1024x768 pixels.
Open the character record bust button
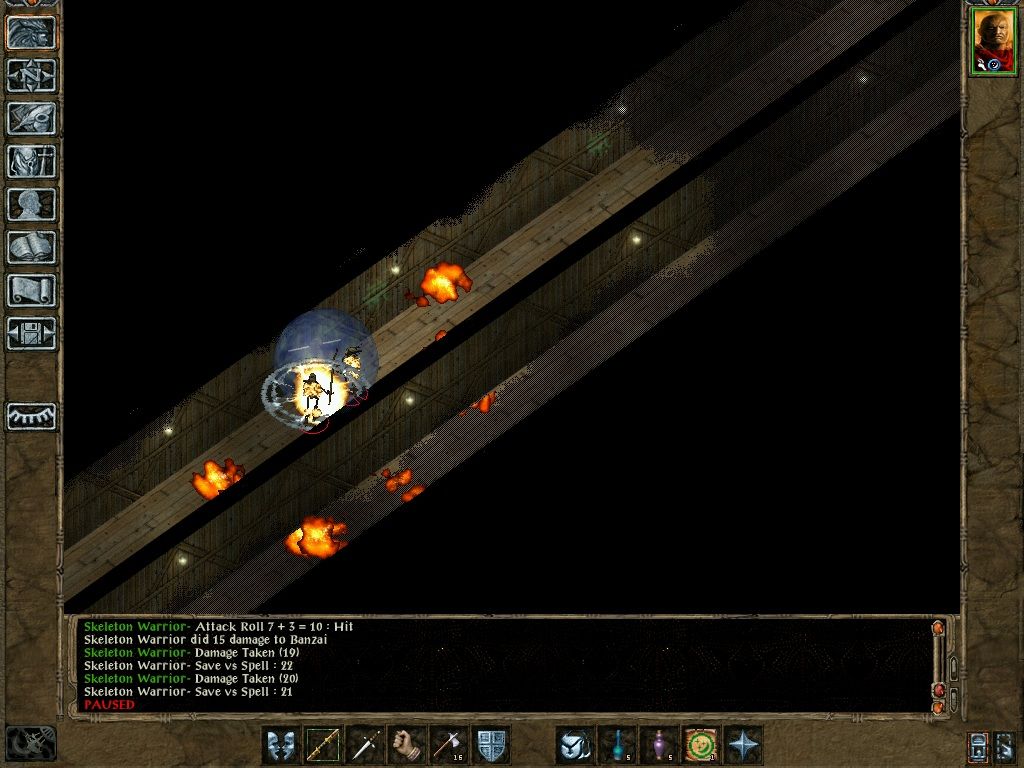click(32, 204)
